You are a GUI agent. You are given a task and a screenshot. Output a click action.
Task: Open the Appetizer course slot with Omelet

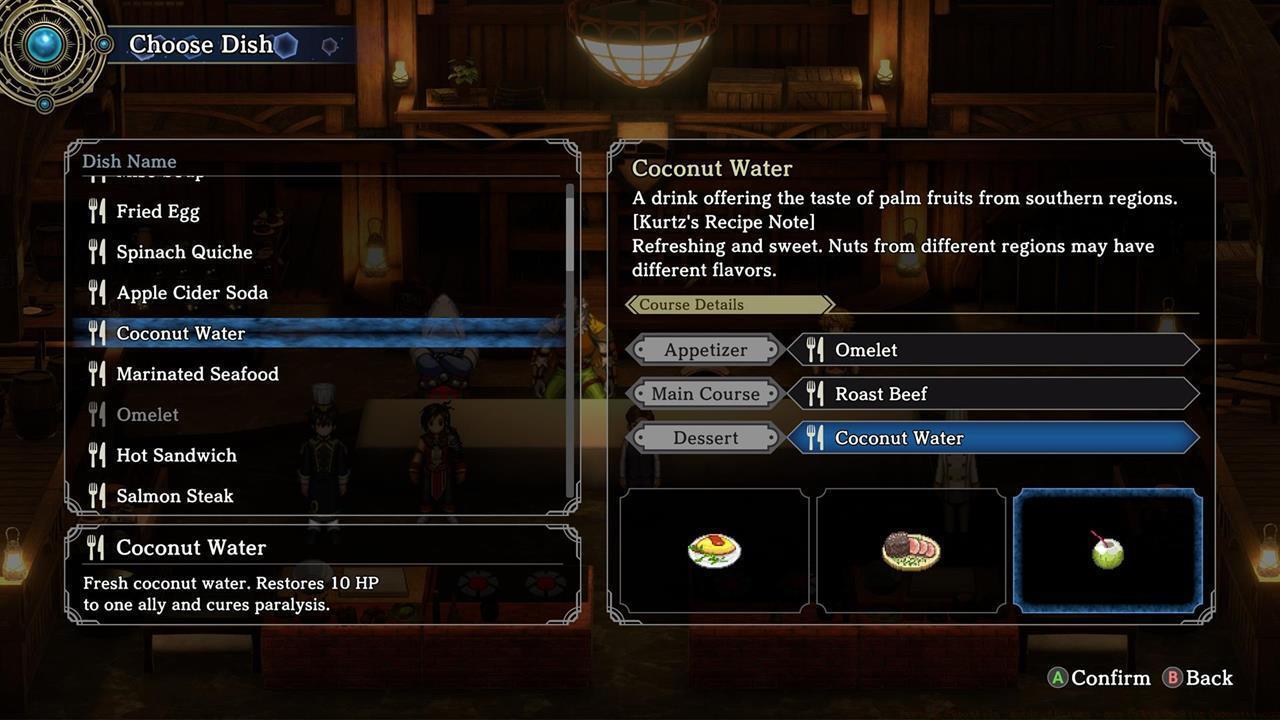(992, 350)
